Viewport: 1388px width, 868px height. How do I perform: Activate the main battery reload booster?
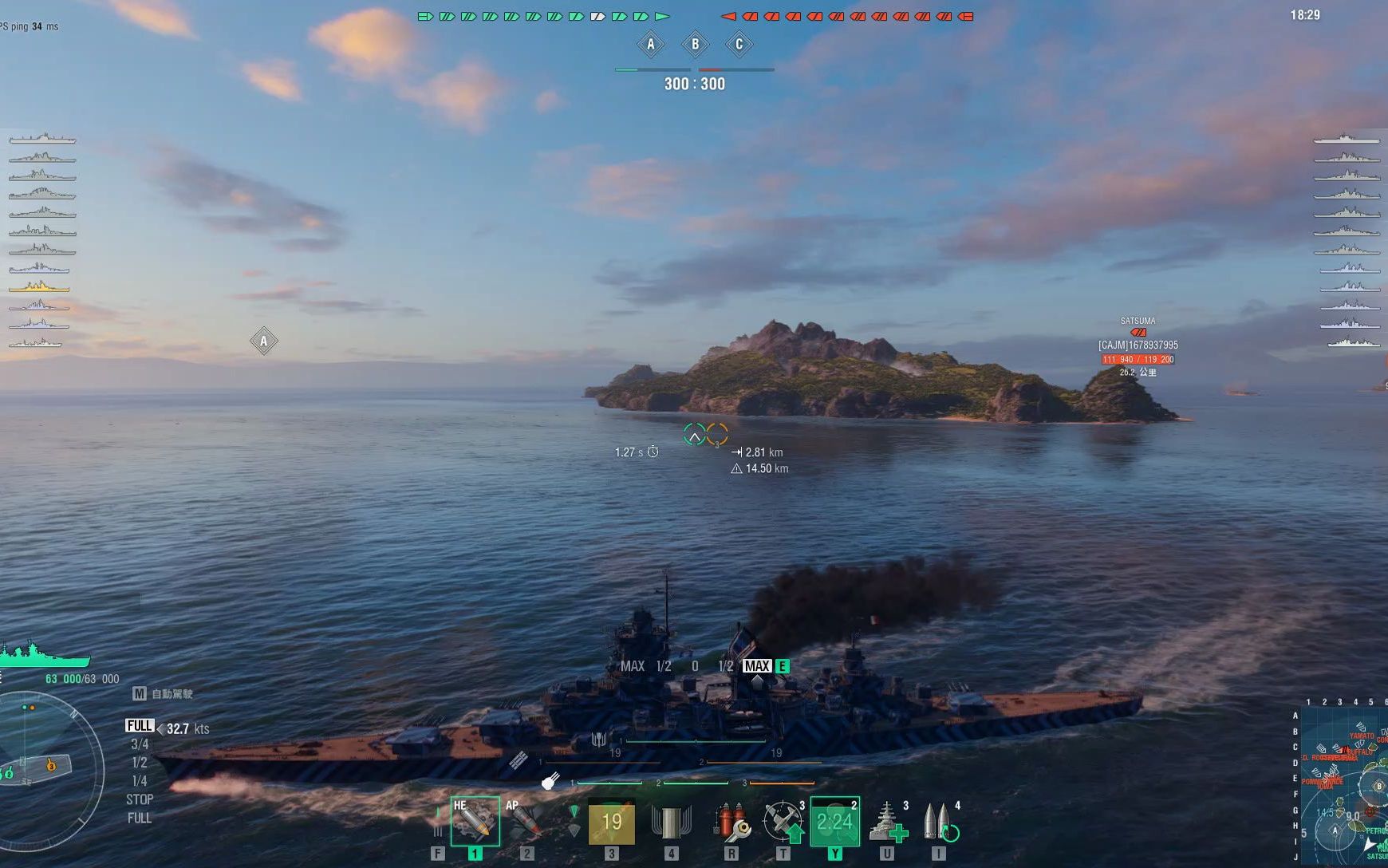(939, 823)
